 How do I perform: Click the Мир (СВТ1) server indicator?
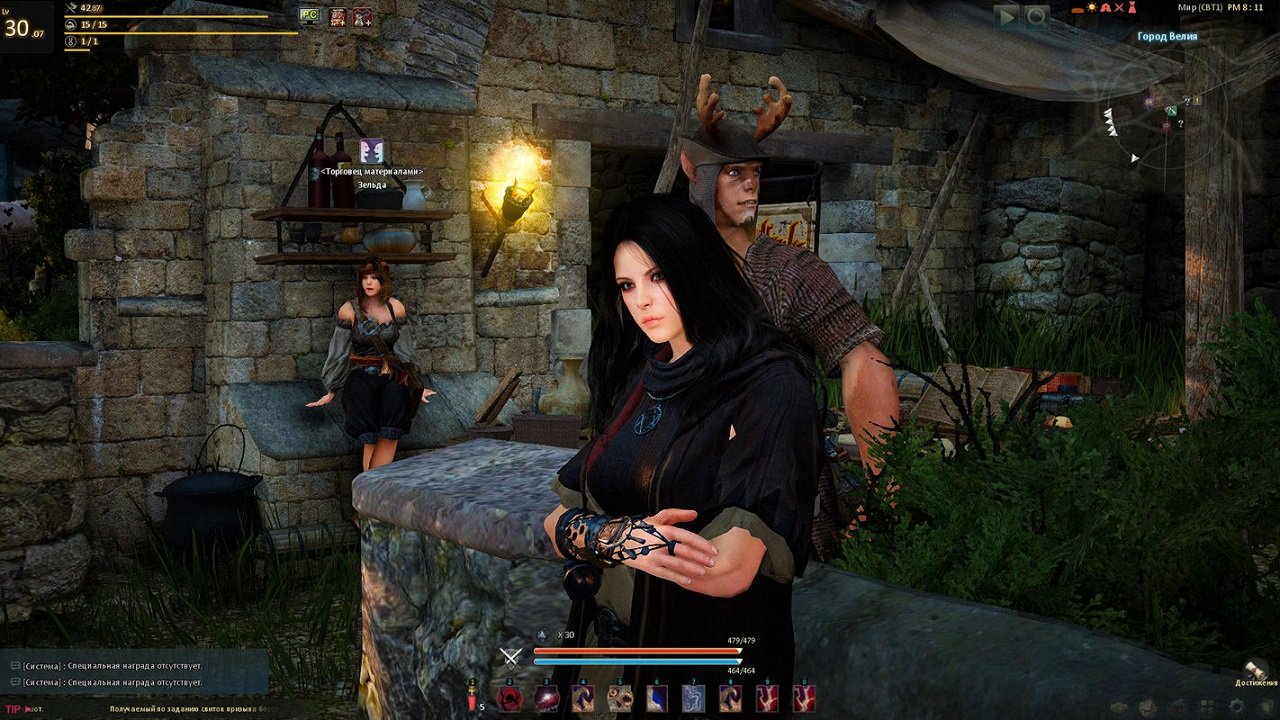coord(1201,7)
